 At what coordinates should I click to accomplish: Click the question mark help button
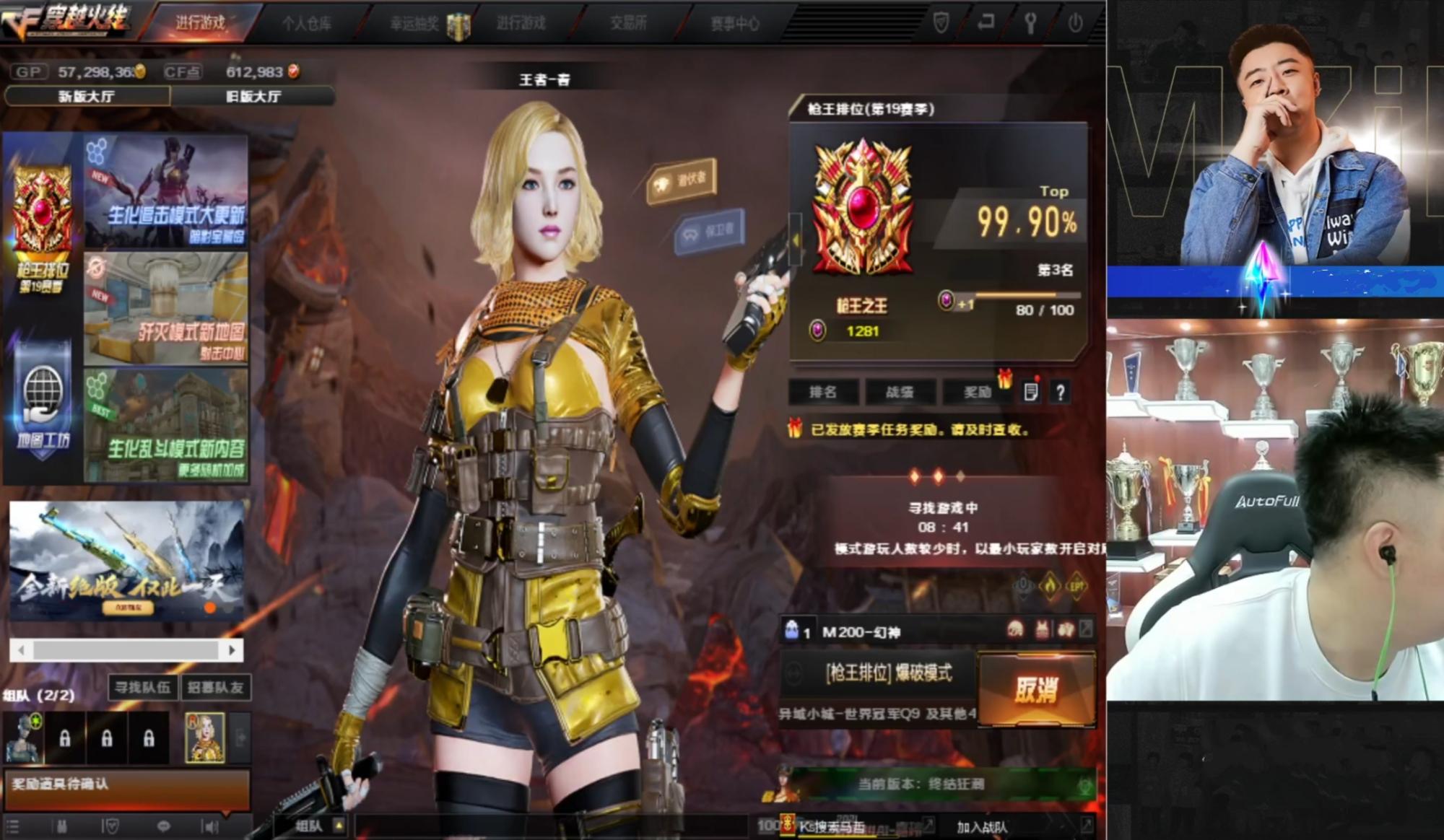click(x=1060, y=393)
